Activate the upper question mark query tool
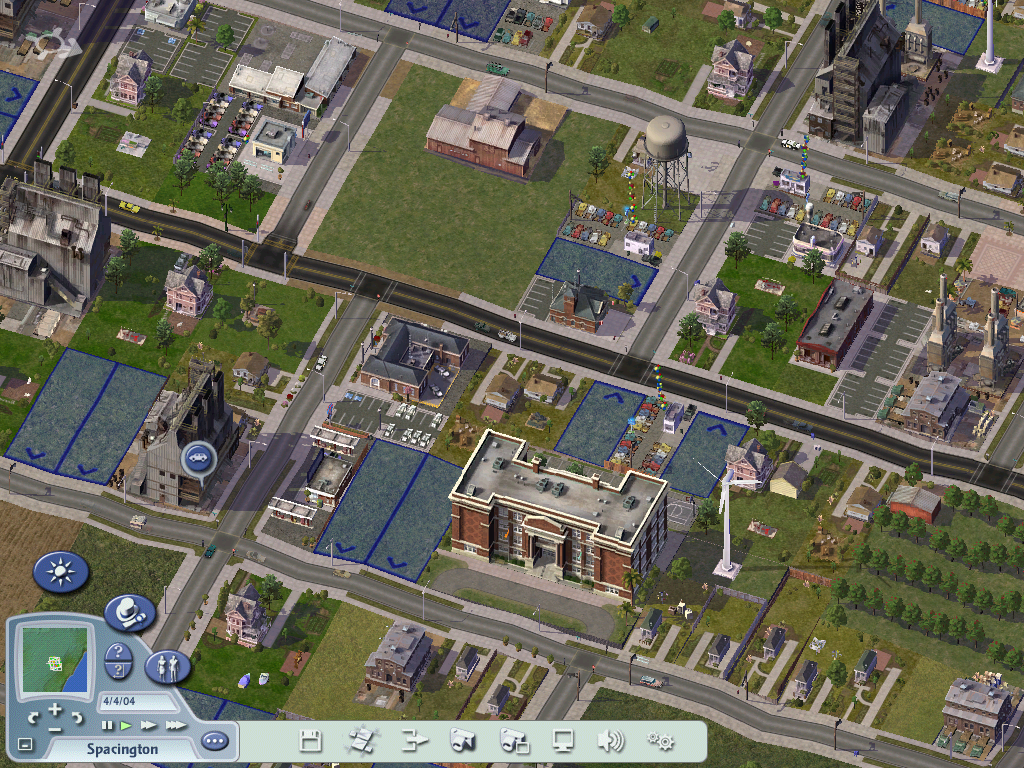This screenshot has width=1024, height=768. (x=118, y=652)
